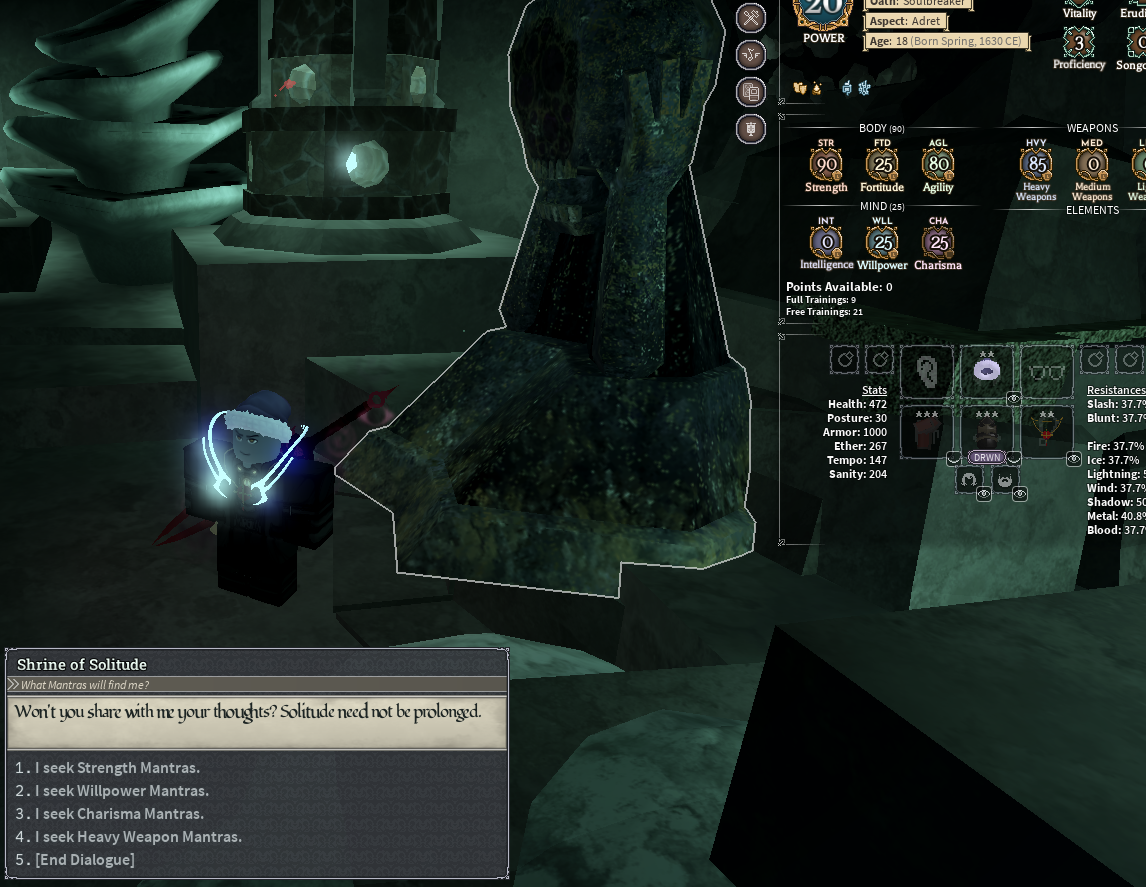Select the gold pendant equipment slot
The width and height of the screenshot is (1146, 887).
click(1047, 434)
